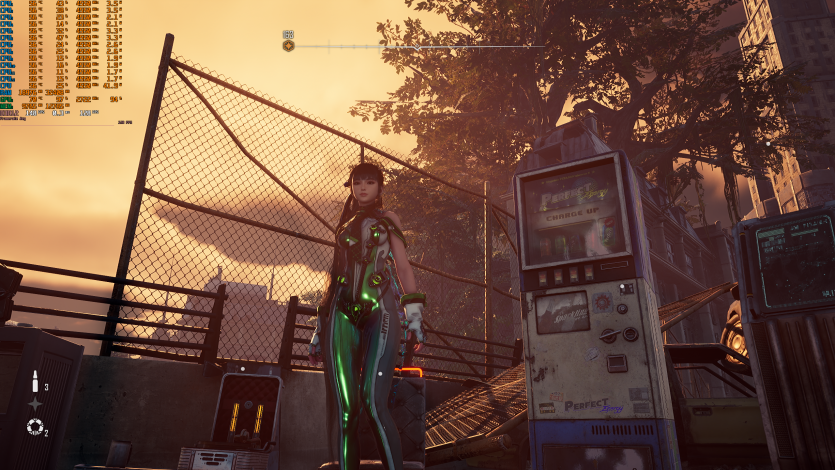Click the four-point star item icon
The image size is (835, 470).
click(35, 403)
